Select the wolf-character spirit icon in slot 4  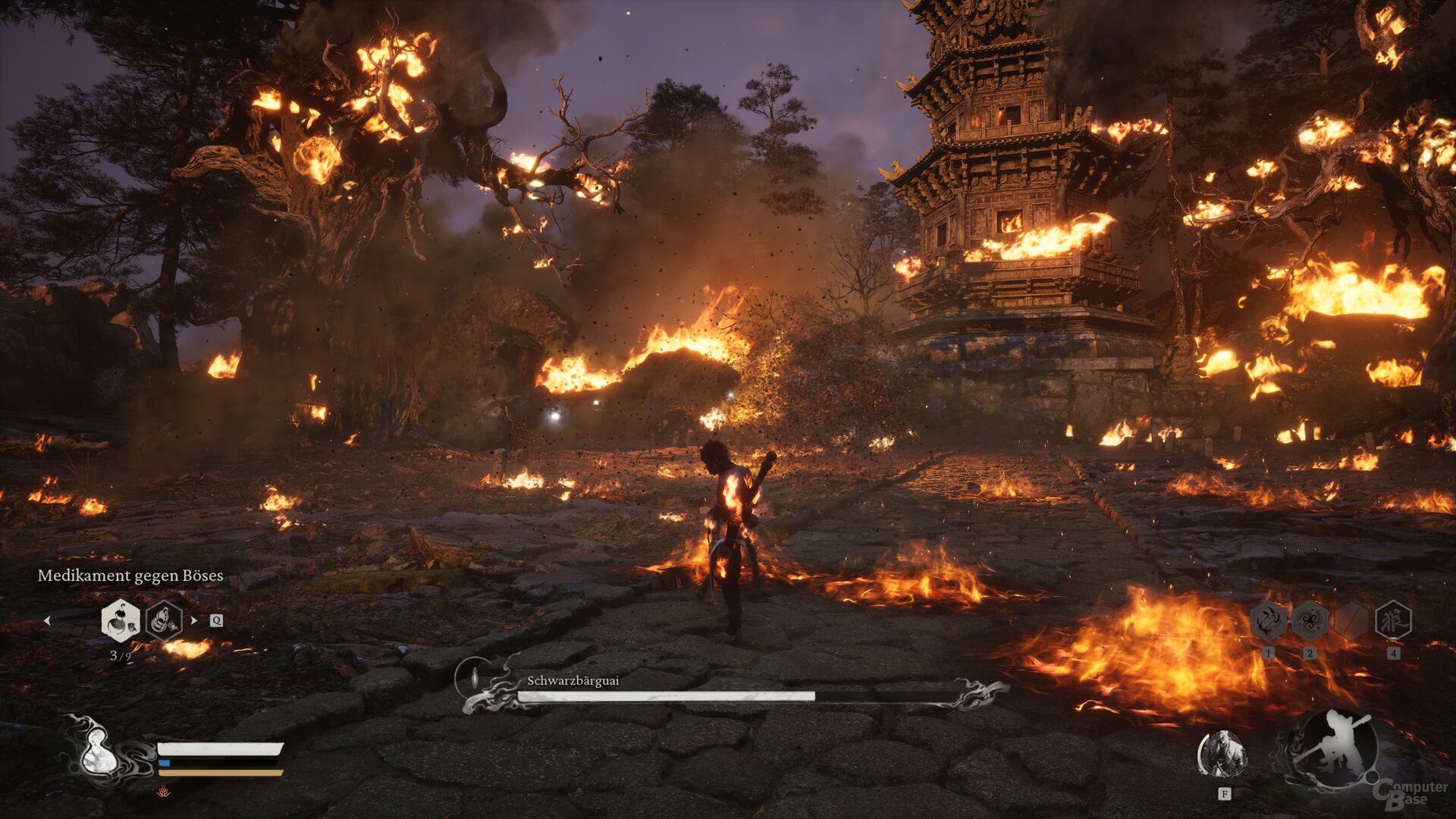(1394, 621)
